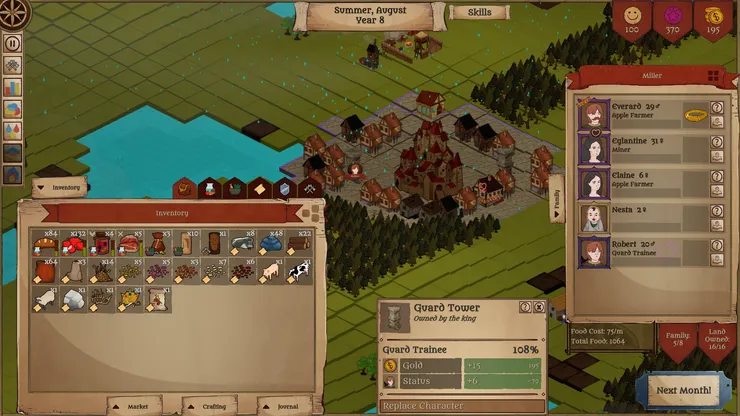Select the cow in the inventory
The image size is (740, 416).
coord(298,270)
